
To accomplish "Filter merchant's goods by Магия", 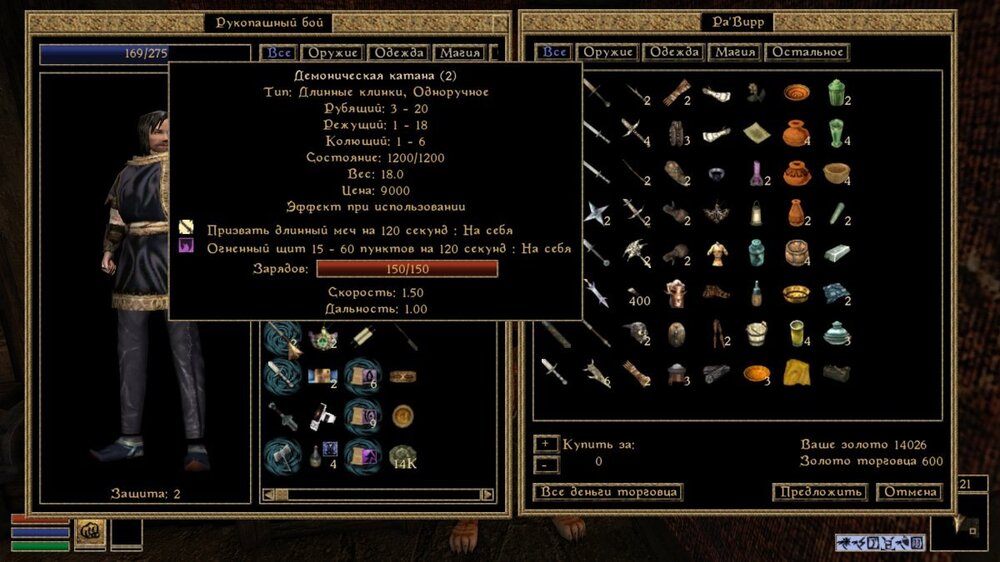I will point(734,52).
